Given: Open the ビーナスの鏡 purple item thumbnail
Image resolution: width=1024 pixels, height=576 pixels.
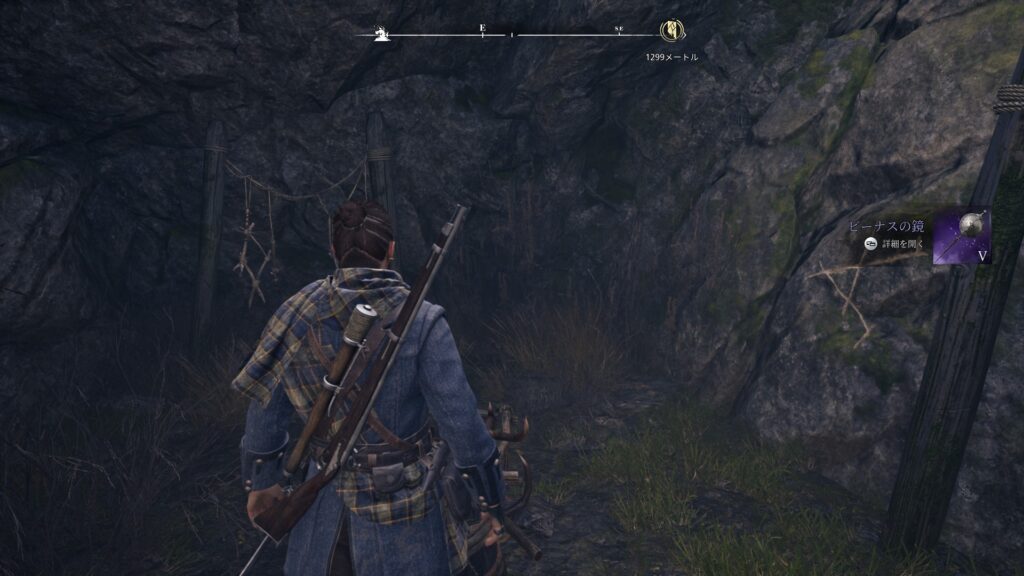Looking at the screenshot, I should coord(962,236).
